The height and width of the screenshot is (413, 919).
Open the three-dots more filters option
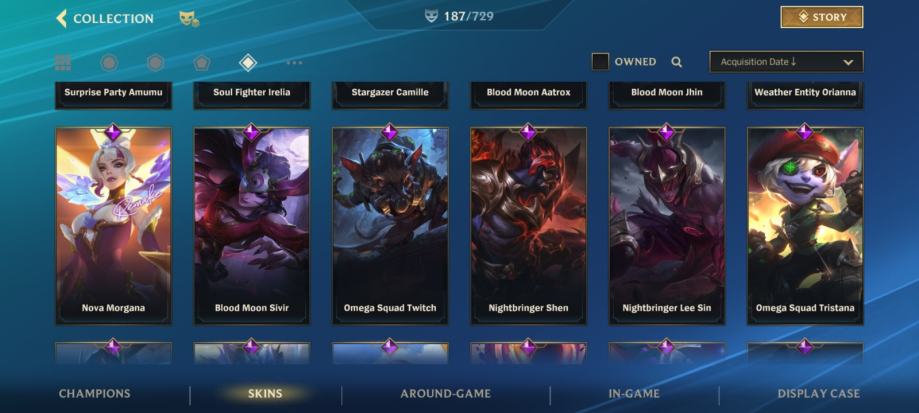click(294, 63)
